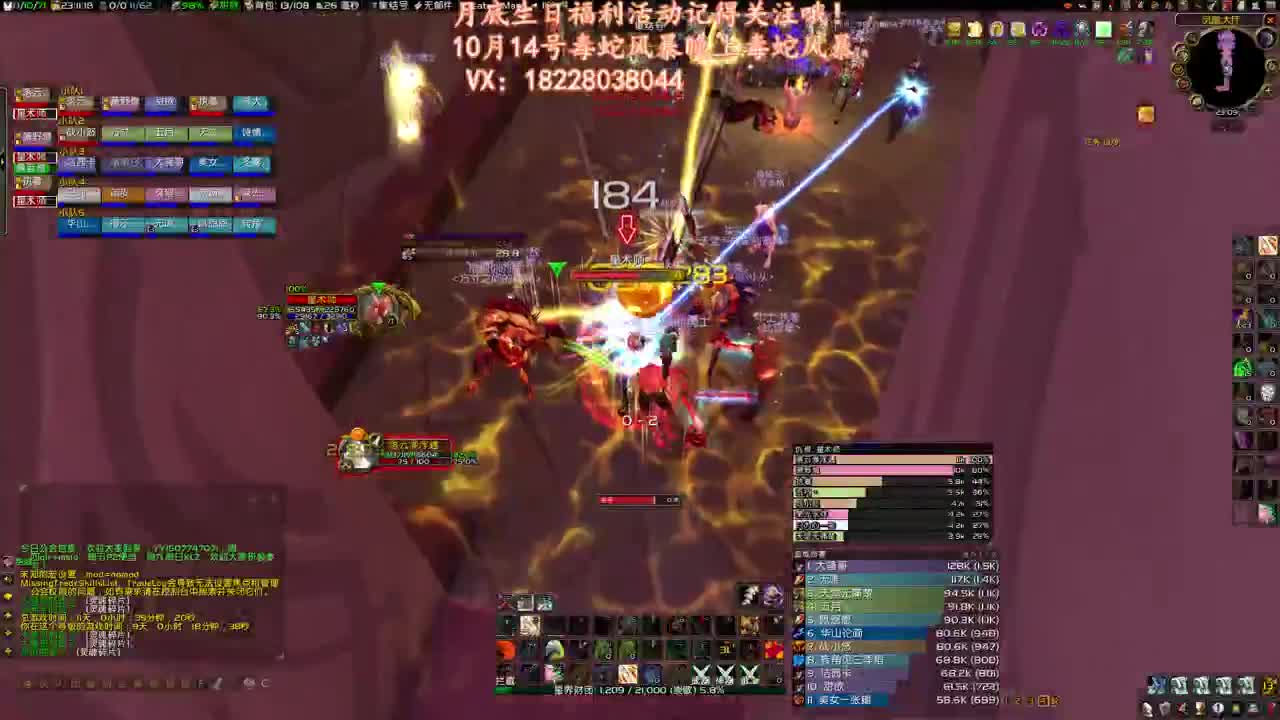
Task: Open the mode dropdown on the damage meter header
Action: [x=970, y=553]
